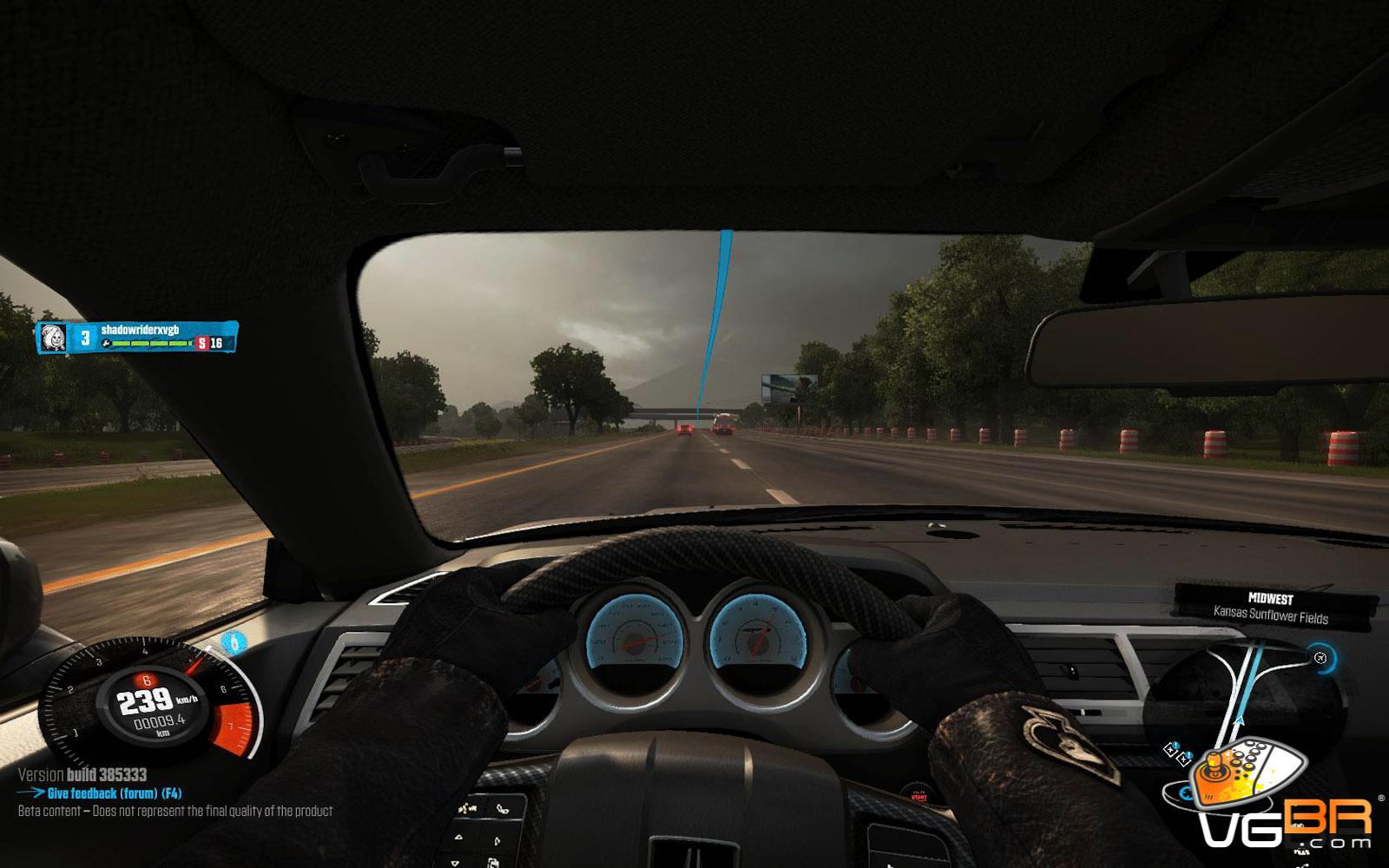The image size is (1389, 868).
Task: Click the player avatar portrait
Action: coord(54,338)
